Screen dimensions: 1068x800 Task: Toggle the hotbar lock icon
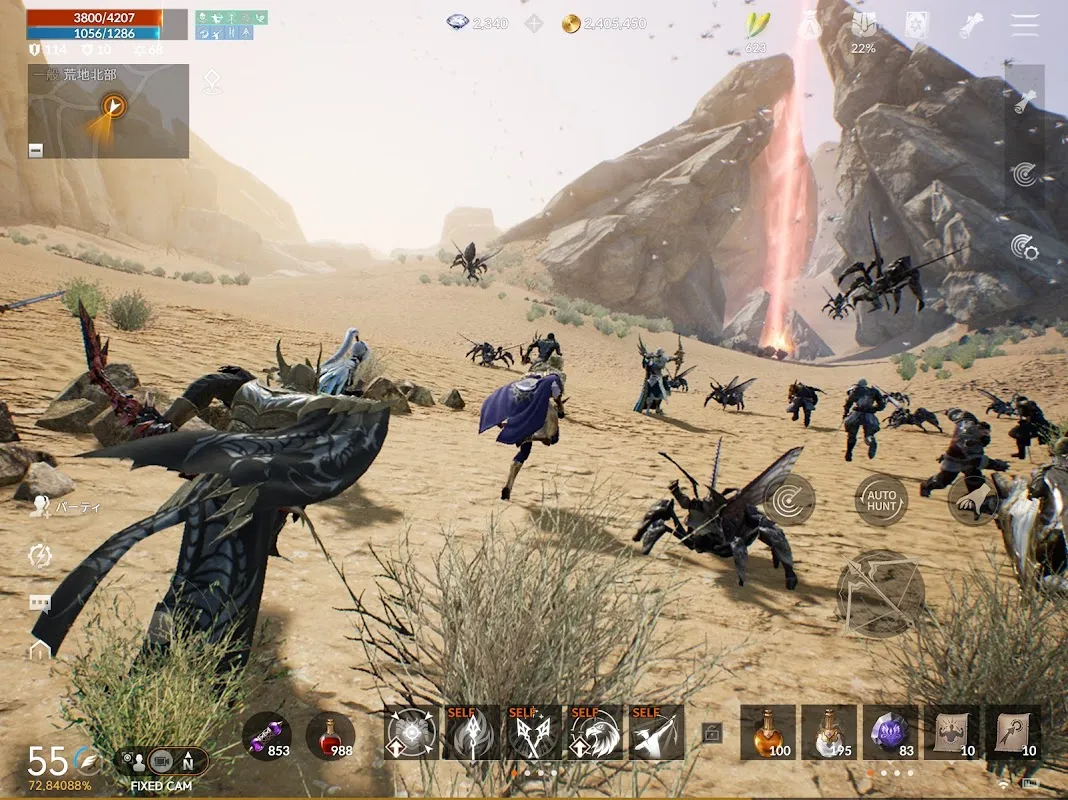[712, 733]
